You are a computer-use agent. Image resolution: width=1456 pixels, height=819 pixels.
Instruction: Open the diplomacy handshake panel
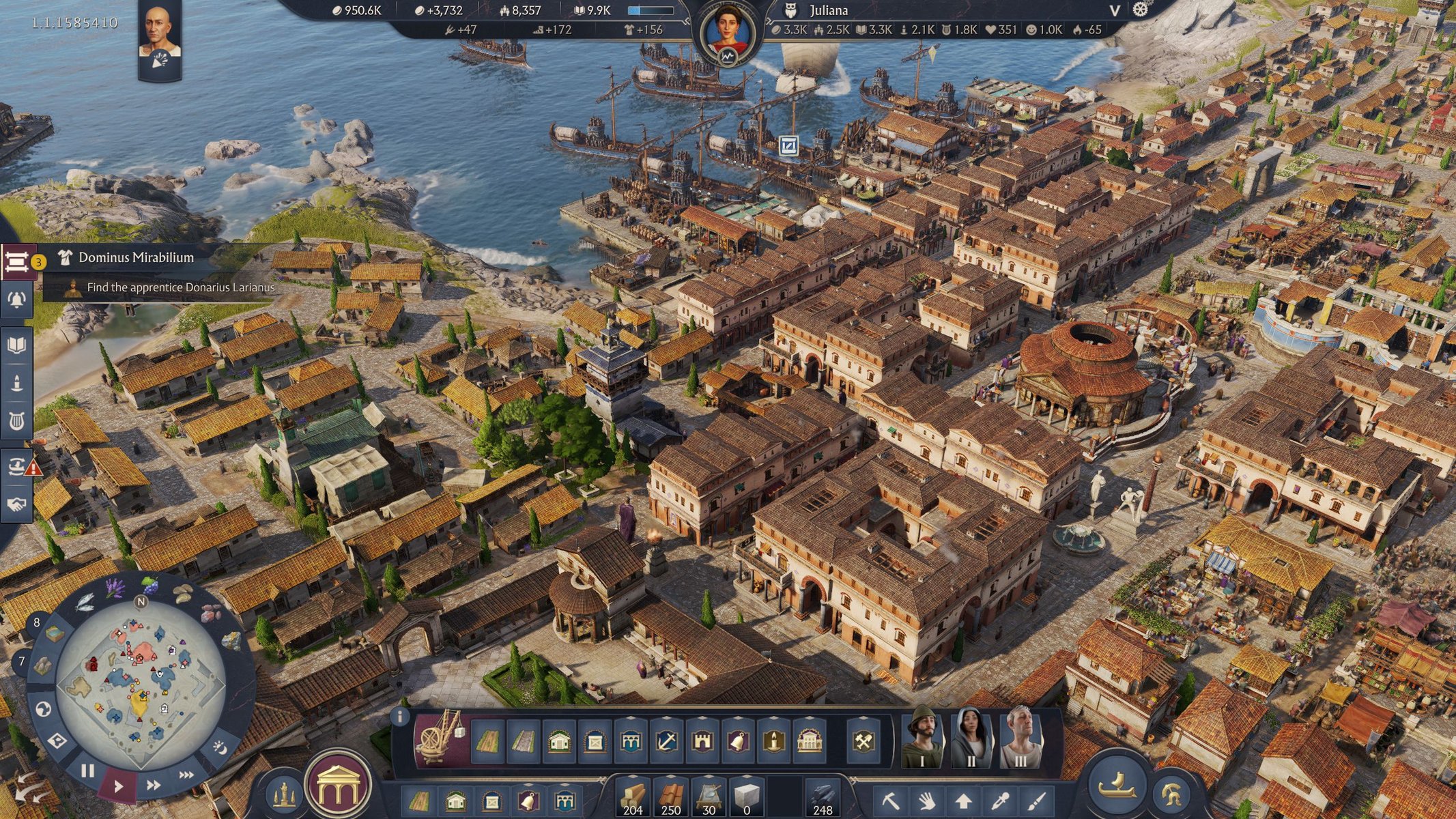pyautogui.click(x=16, y=504)
